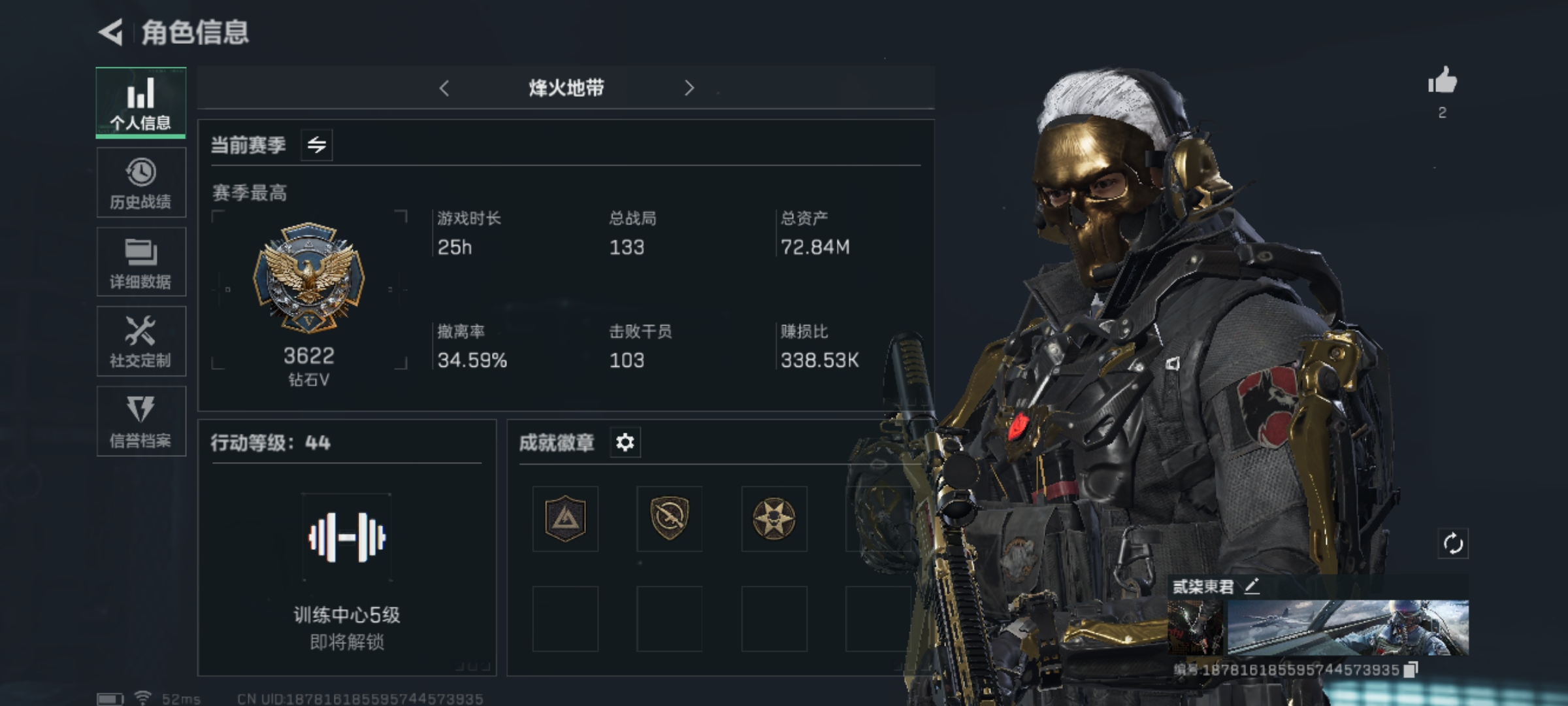Click the fighter pilot banner thumbnail
The image size is (1568, 706).
[1348, 628]
